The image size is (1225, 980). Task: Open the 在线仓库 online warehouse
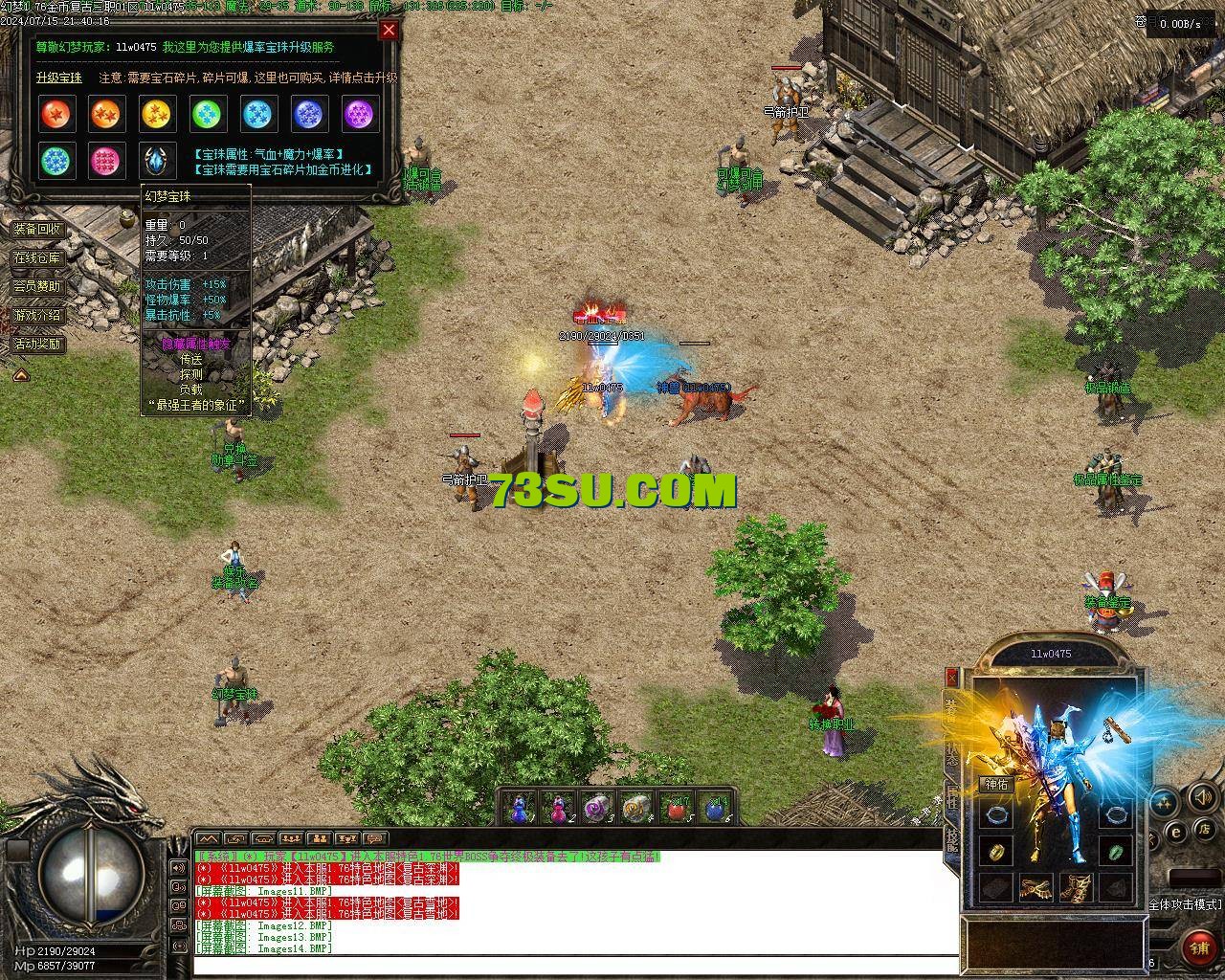(37, 258)
